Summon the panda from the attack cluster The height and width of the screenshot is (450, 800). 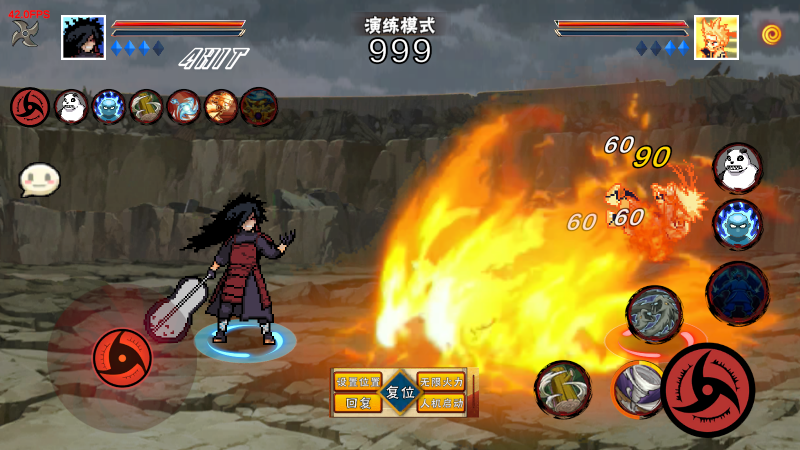[x=737, y=167]
